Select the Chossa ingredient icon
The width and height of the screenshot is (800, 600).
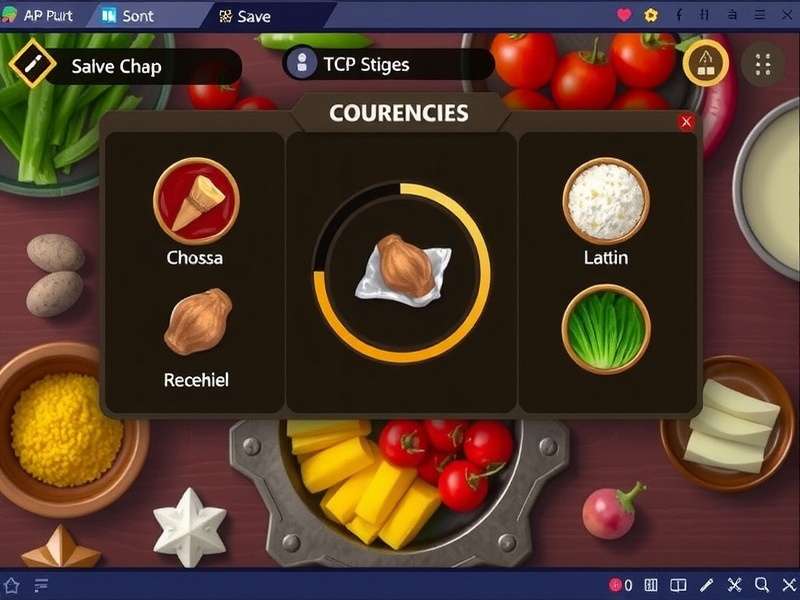pos(196,201)
